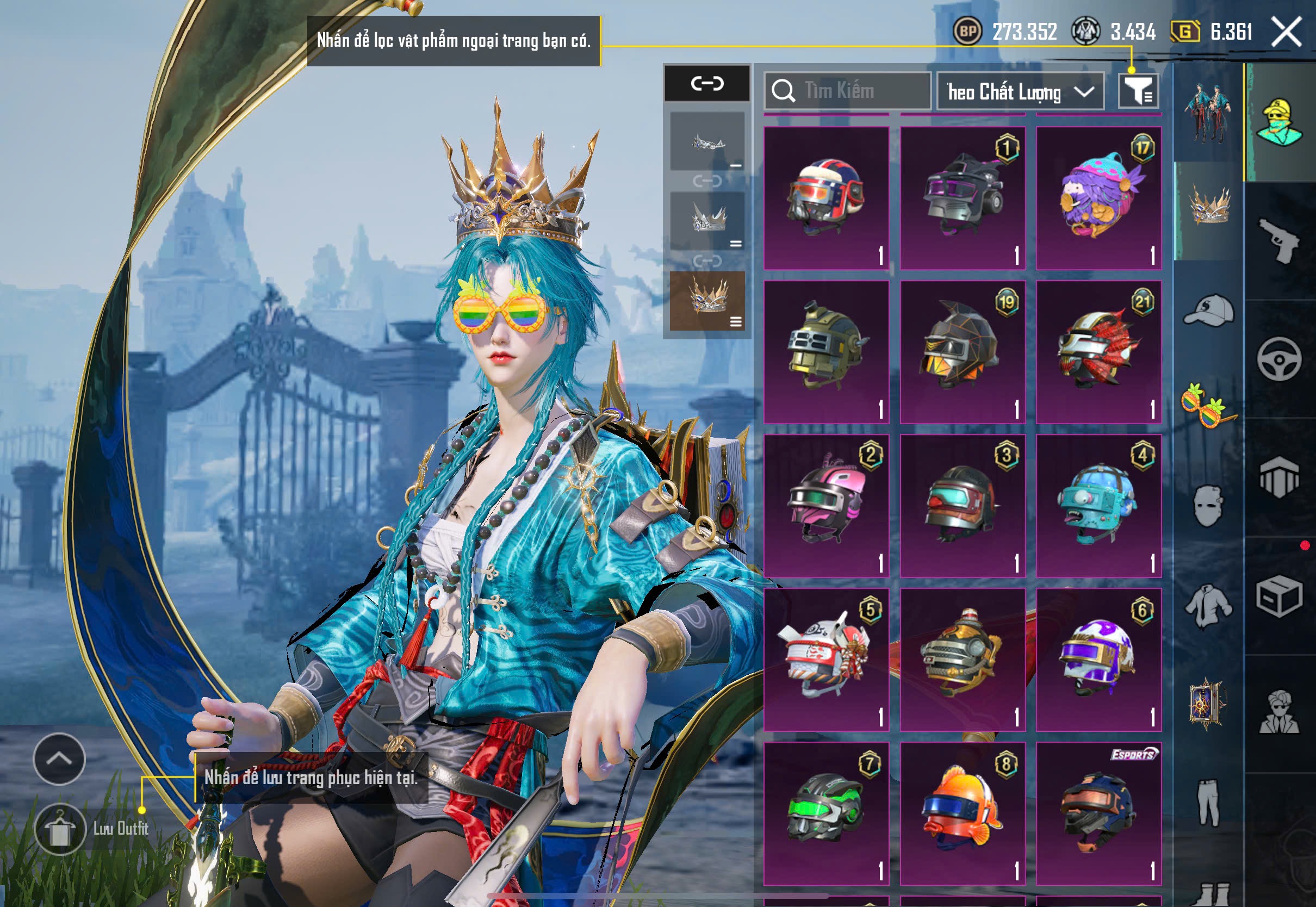1316x907 pixels.
Task: Open the pistol weapons category
Action: tap(1279, 241)
